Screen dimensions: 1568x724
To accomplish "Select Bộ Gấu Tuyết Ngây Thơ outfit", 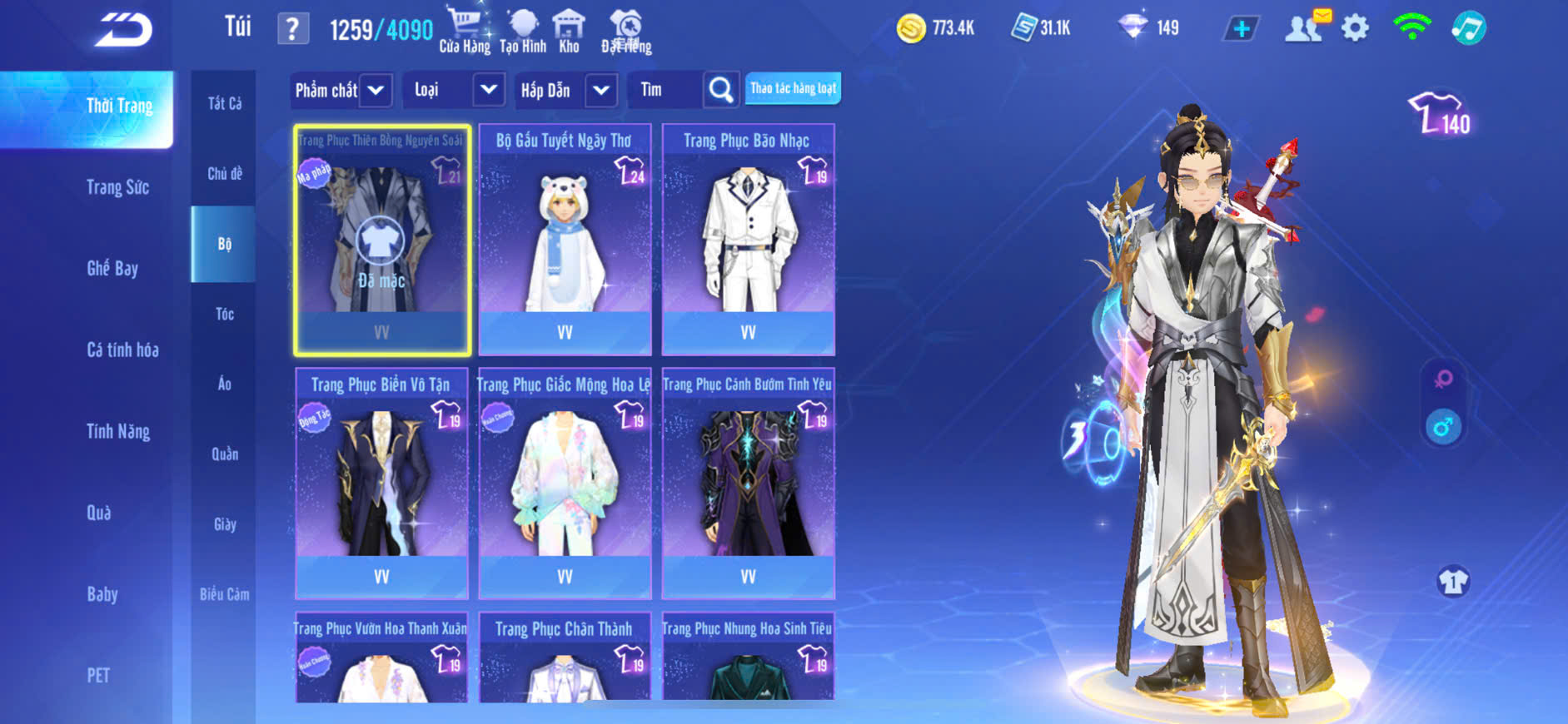I will point(565,240).
